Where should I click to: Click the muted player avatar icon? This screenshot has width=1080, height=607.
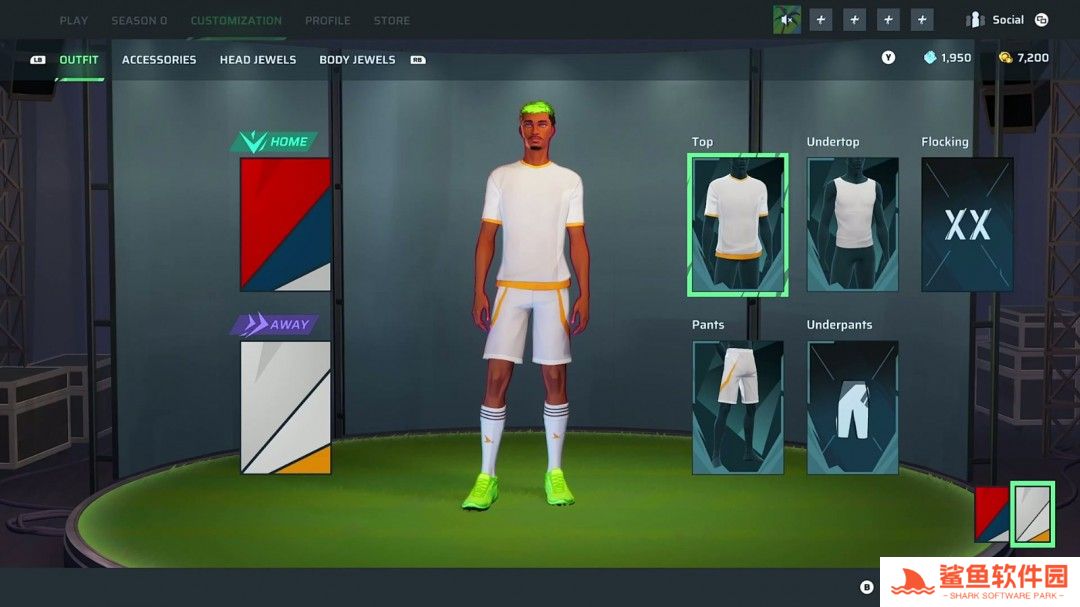786,20
